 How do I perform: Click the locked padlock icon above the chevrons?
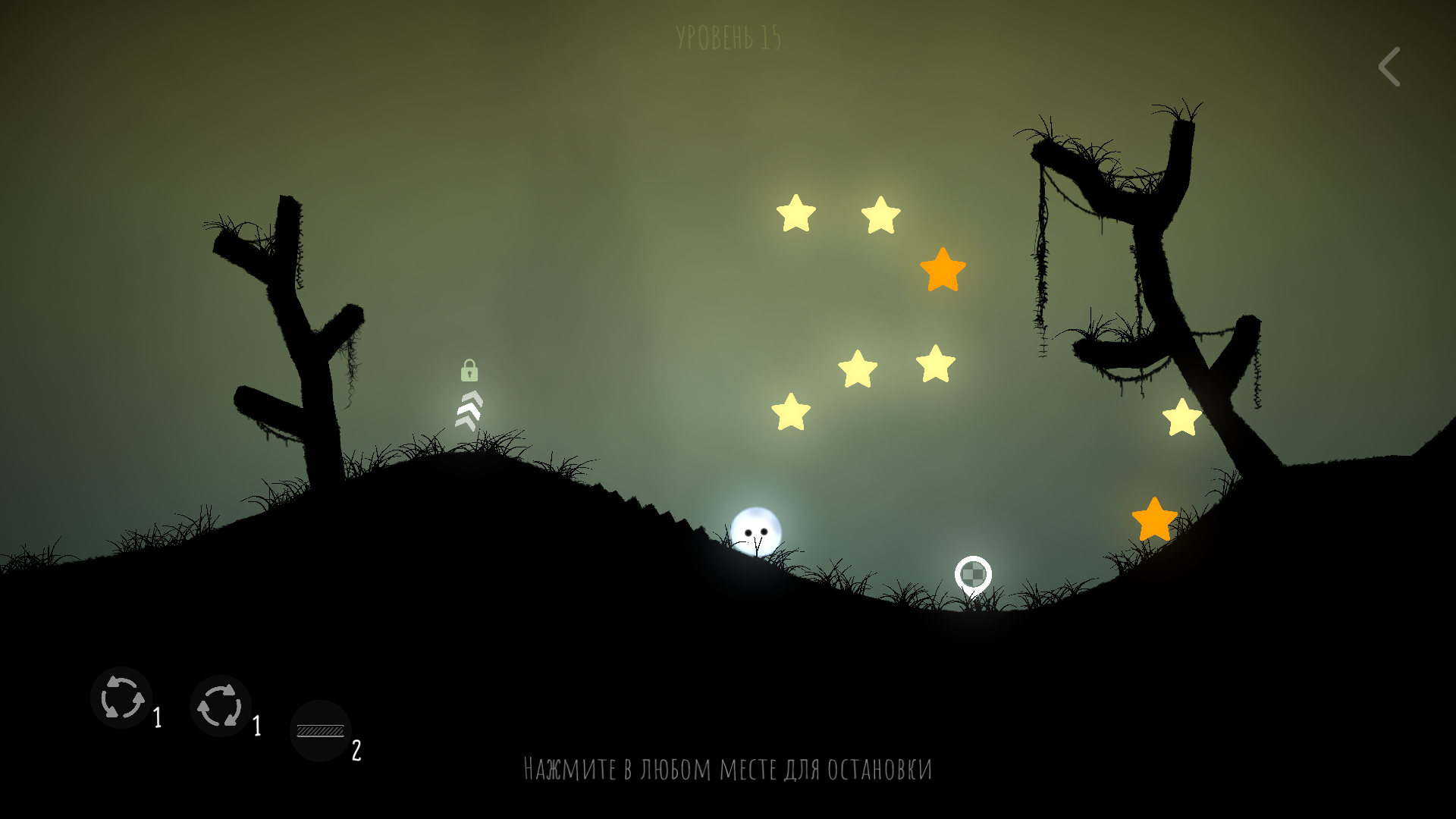471,371
